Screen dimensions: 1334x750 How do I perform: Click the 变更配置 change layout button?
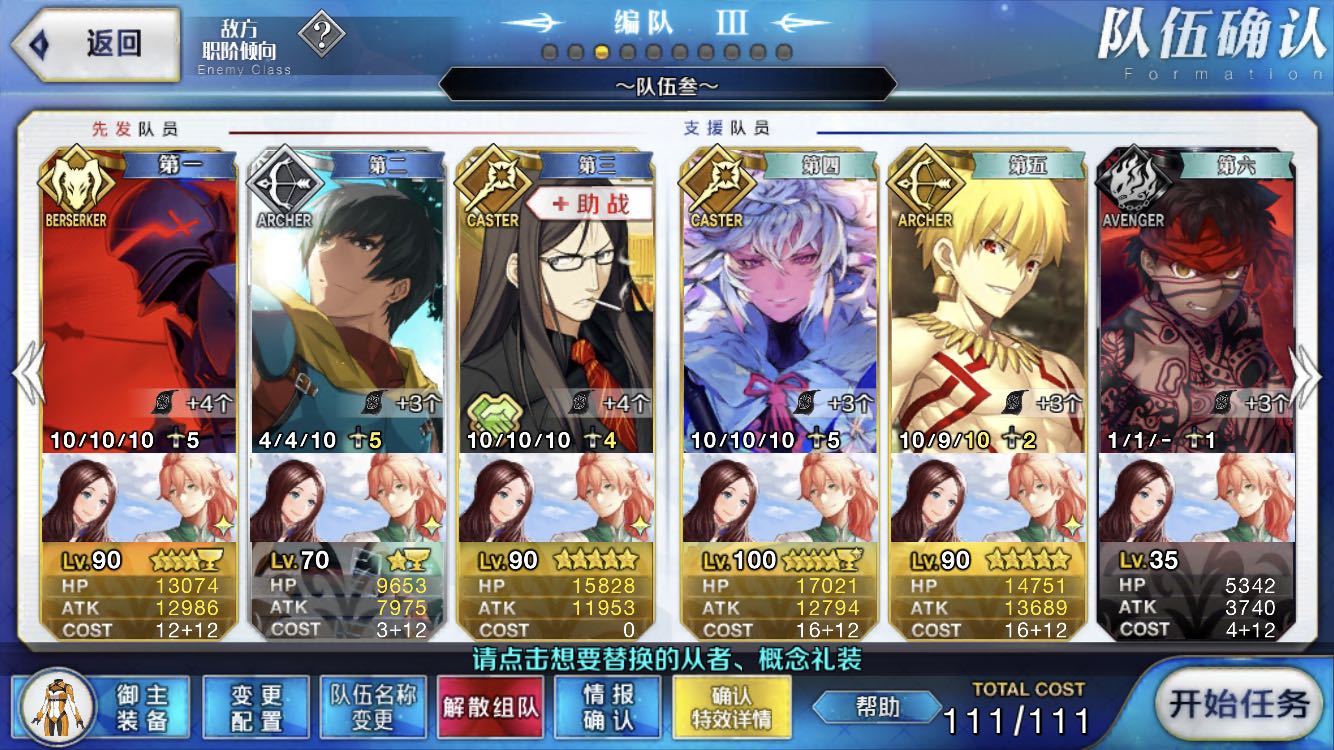(256, 707)
